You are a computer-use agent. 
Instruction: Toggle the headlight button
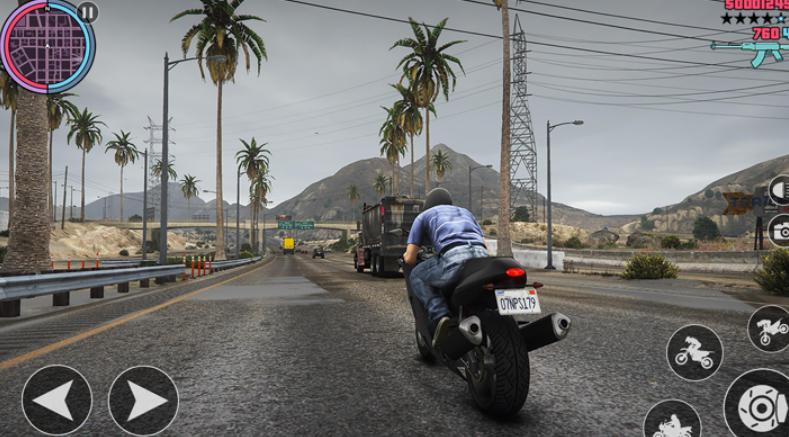click(779, 190)
